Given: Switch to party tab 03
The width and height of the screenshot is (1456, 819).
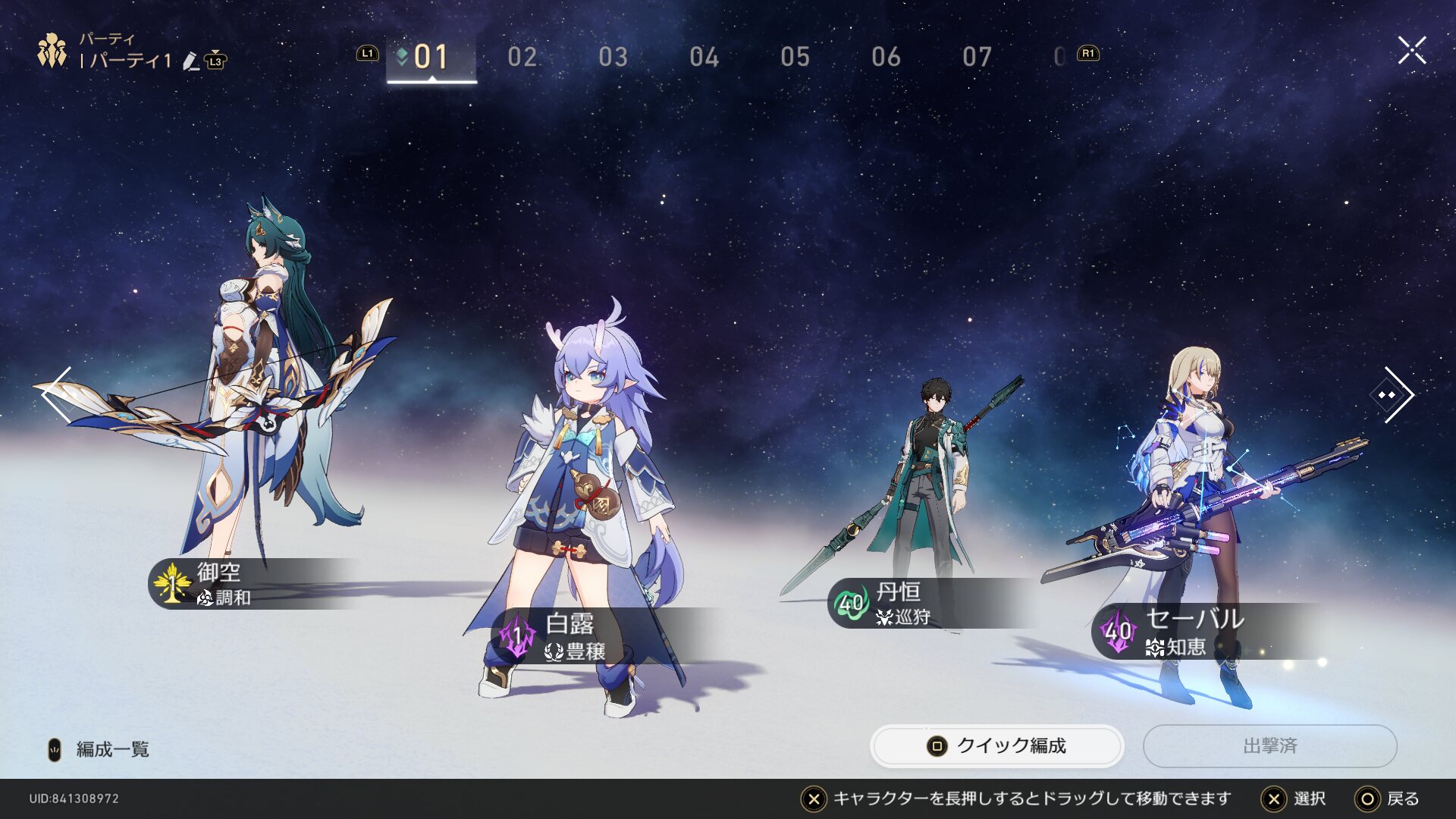Looking at the screenshot, I should (613, 57).
